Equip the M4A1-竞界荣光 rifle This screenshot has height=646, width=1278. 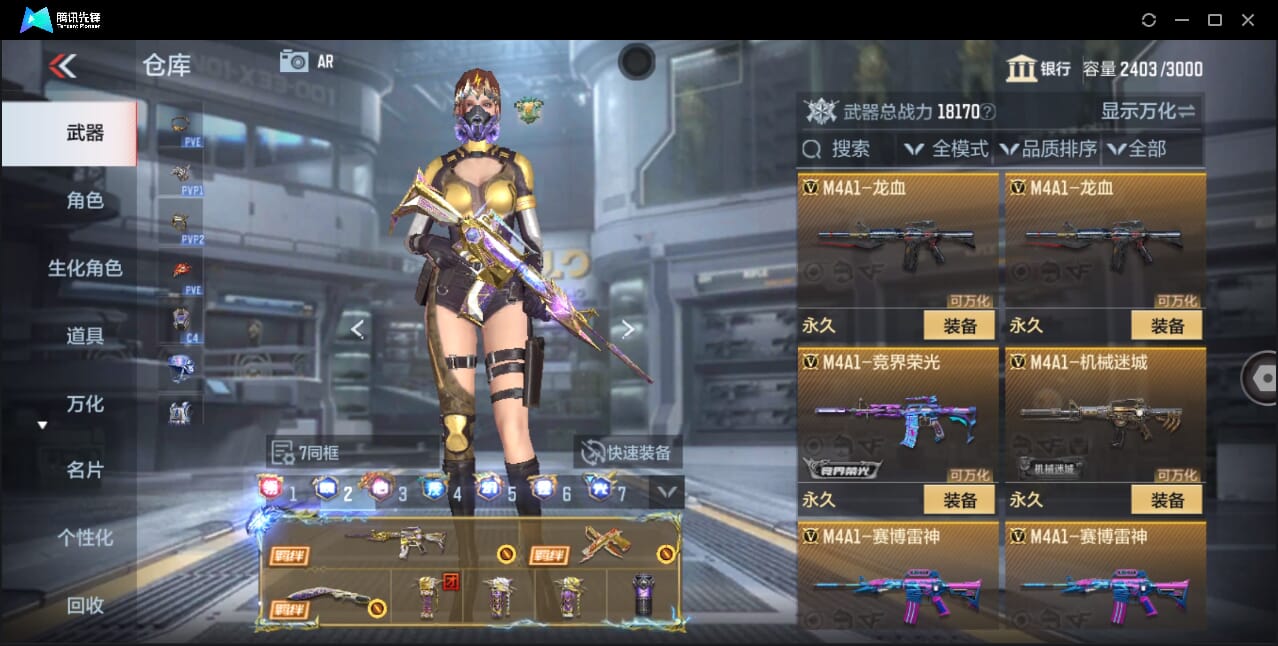pyautogui.click(x=959, y=499)
